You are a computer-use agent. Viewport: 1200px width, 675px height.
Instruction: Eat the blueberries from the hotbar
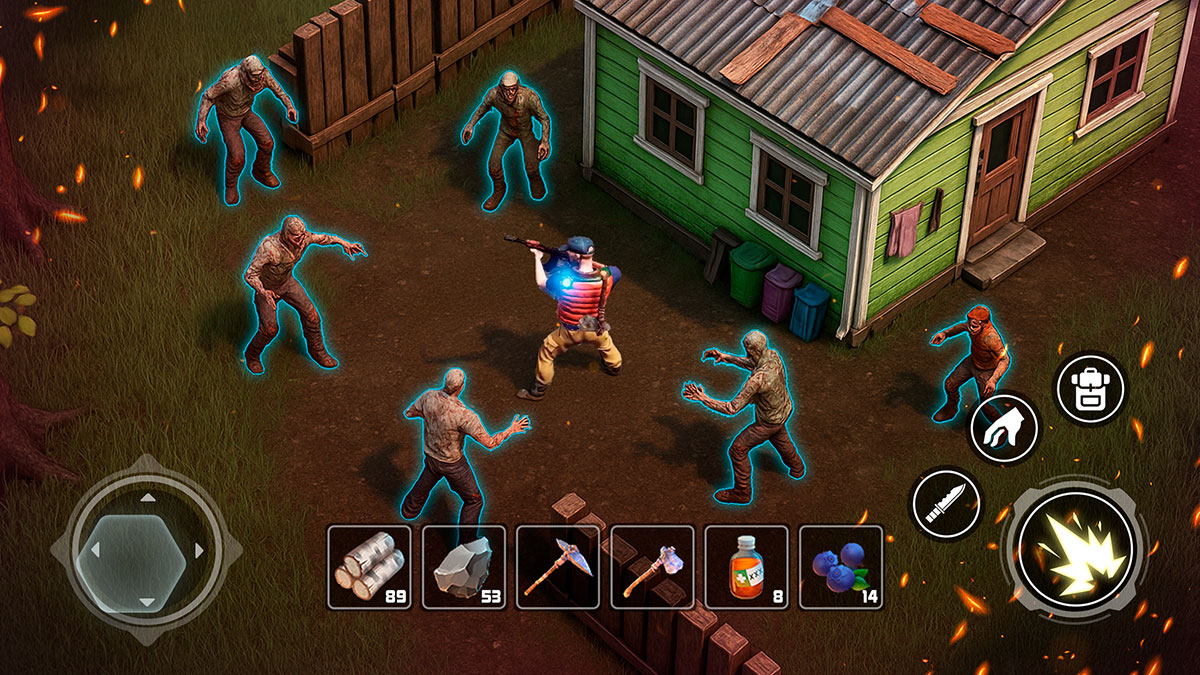pos(841,567)
